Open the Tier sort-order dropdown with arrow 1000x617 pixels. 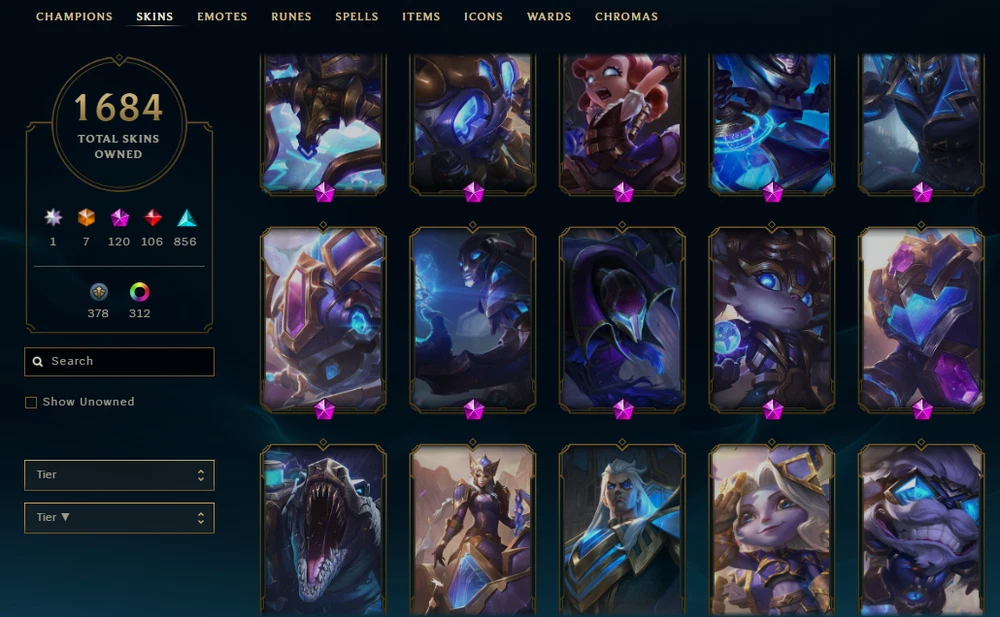[x=119, y=518]
